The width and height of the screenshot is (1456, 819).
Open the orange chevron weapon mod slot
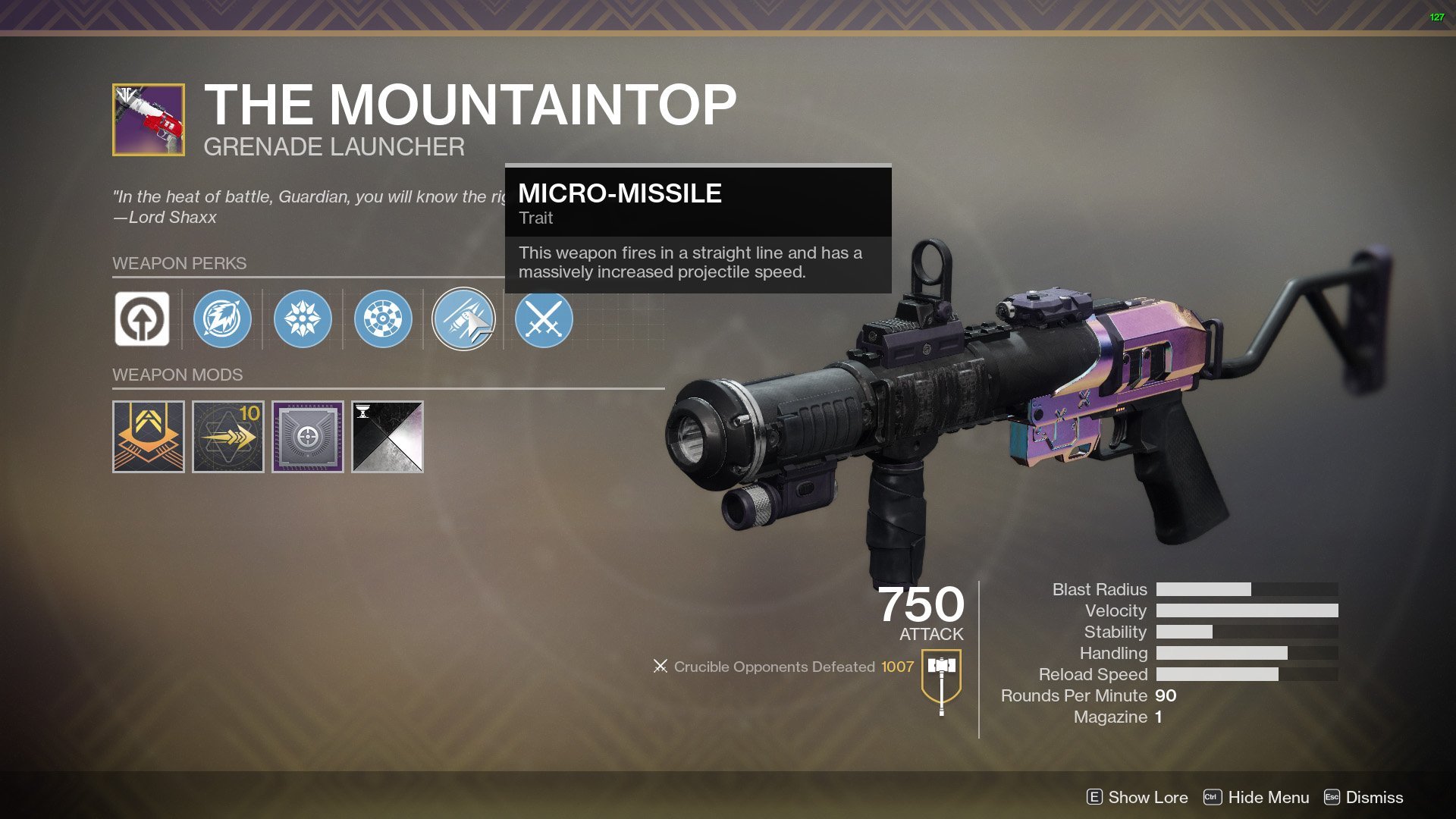[149, 437]
